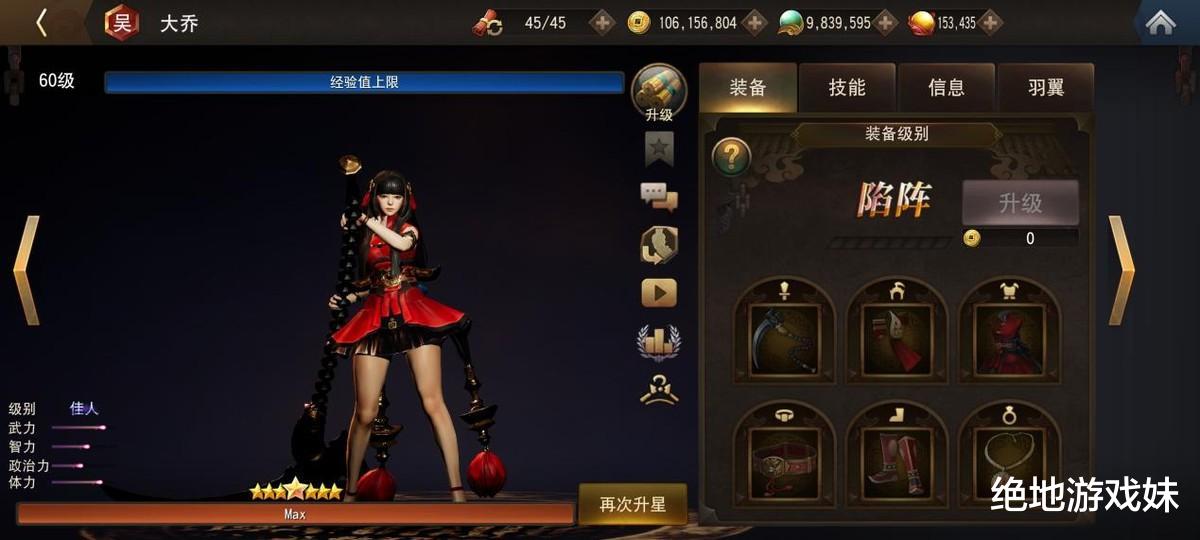Go back with the top-left arrow
Viewport: 1200px width, 540px height.
tap(42, 22)
